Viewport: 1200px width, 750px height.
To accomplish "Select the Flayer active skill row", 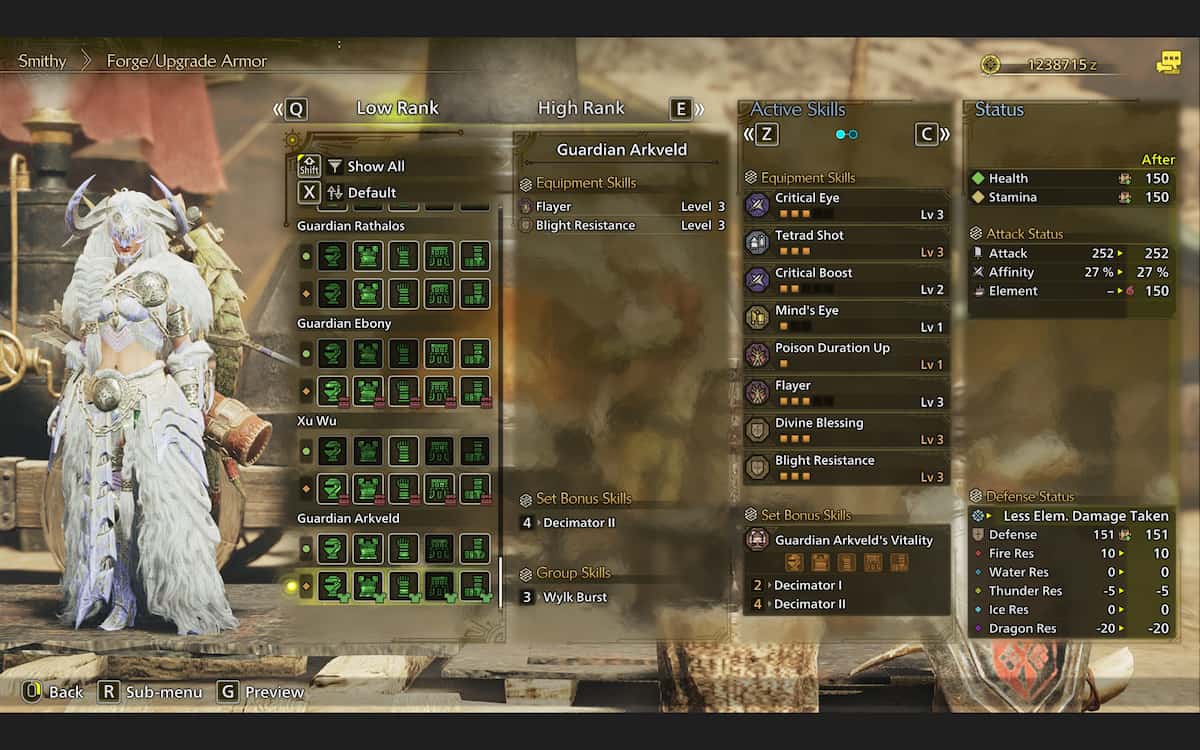I will pos(846,393).
